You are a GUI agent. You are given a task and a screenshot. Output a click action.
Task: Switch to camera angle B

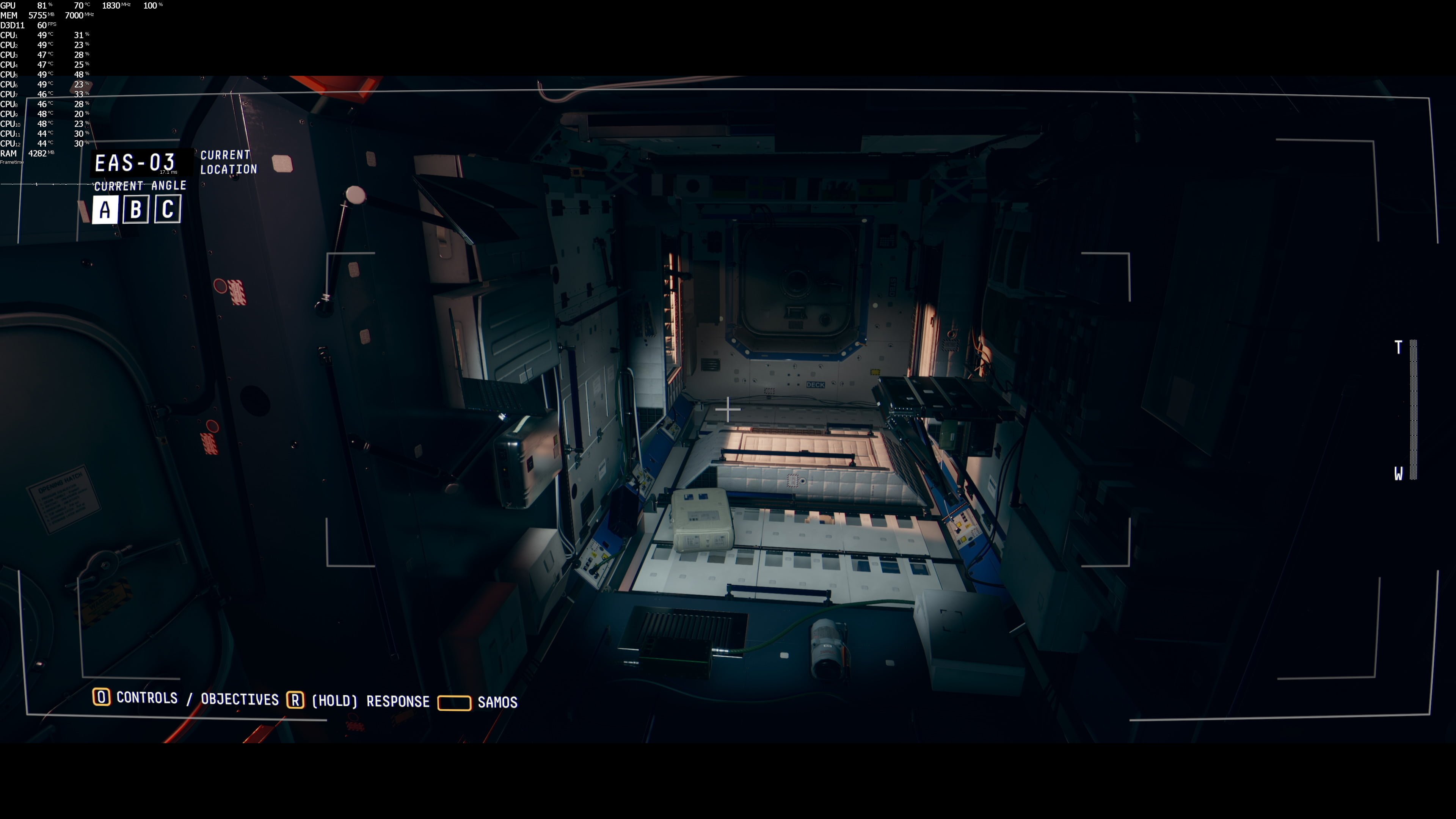coord(136,210)
